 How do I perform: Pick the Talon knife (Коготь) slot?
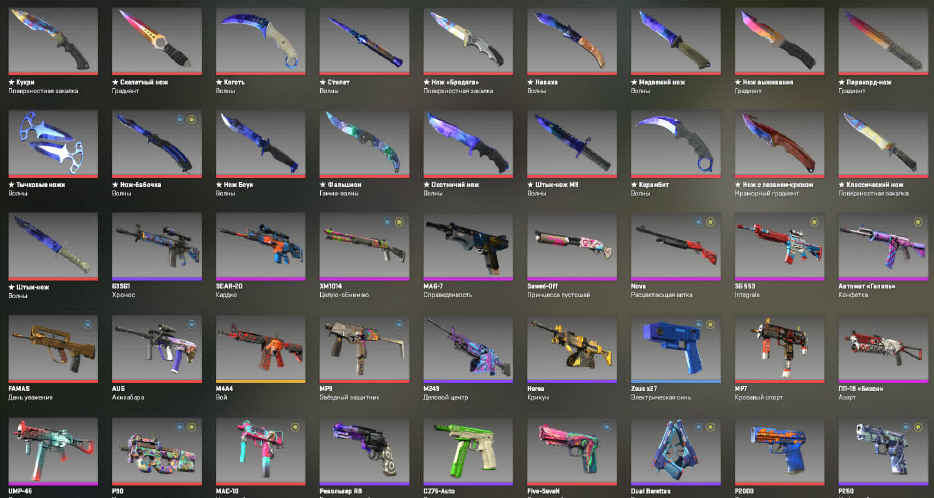(259, 42)
